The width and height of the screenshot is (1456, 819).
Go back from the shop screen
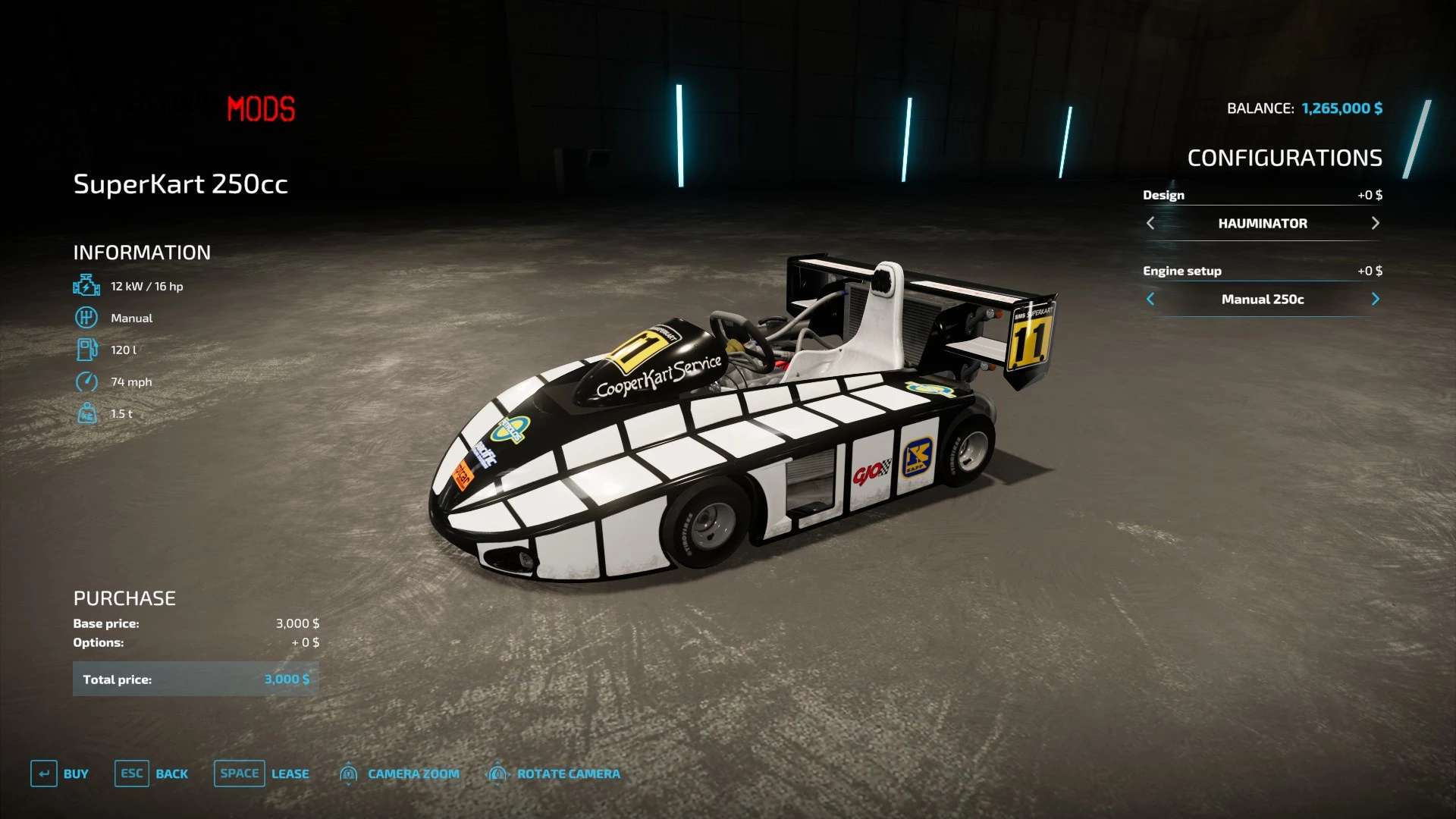[152, 773]
